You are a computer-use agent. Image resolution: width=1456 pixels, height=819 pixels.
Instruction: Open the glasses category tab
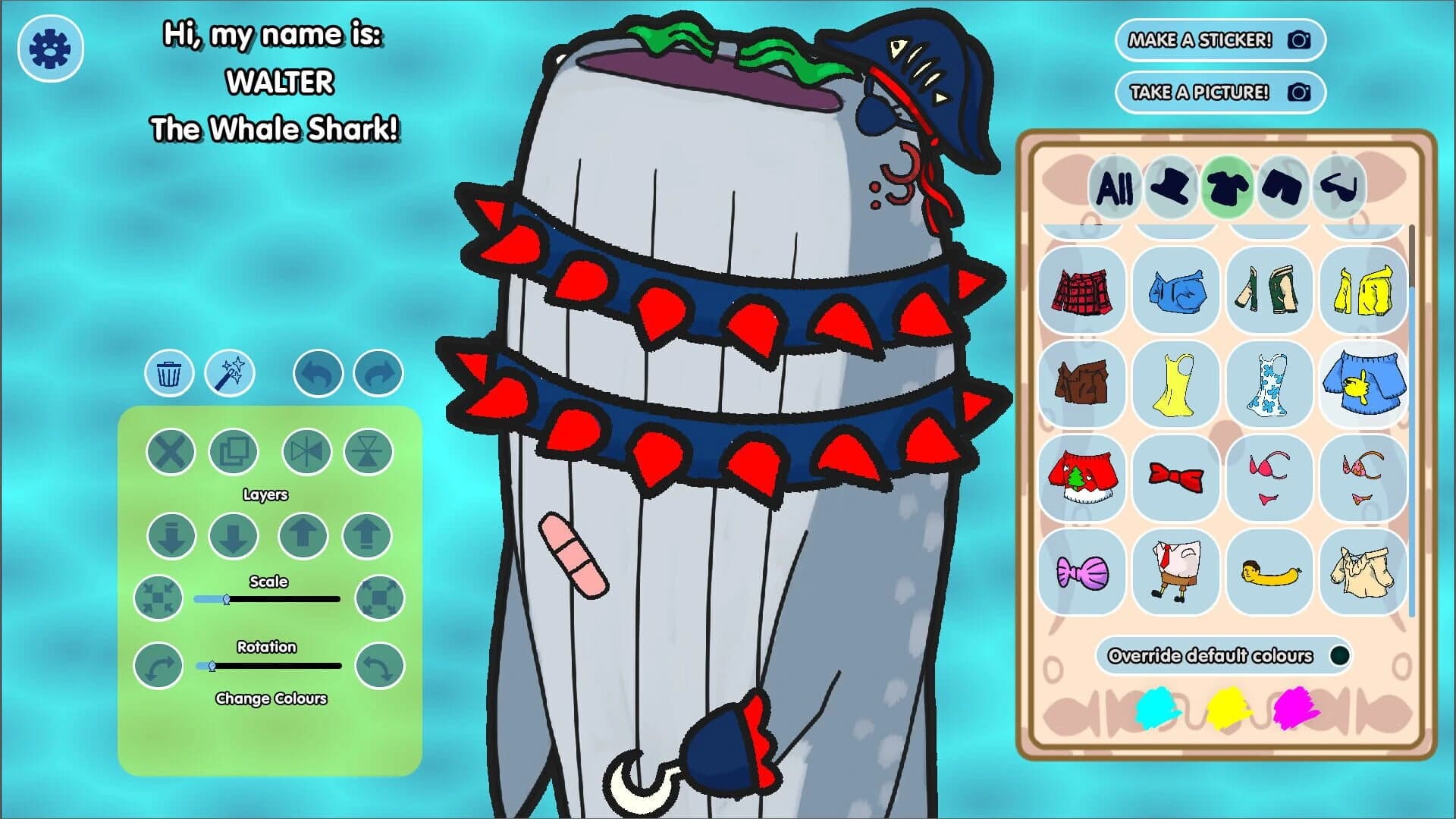click(x=1338, y=190)
